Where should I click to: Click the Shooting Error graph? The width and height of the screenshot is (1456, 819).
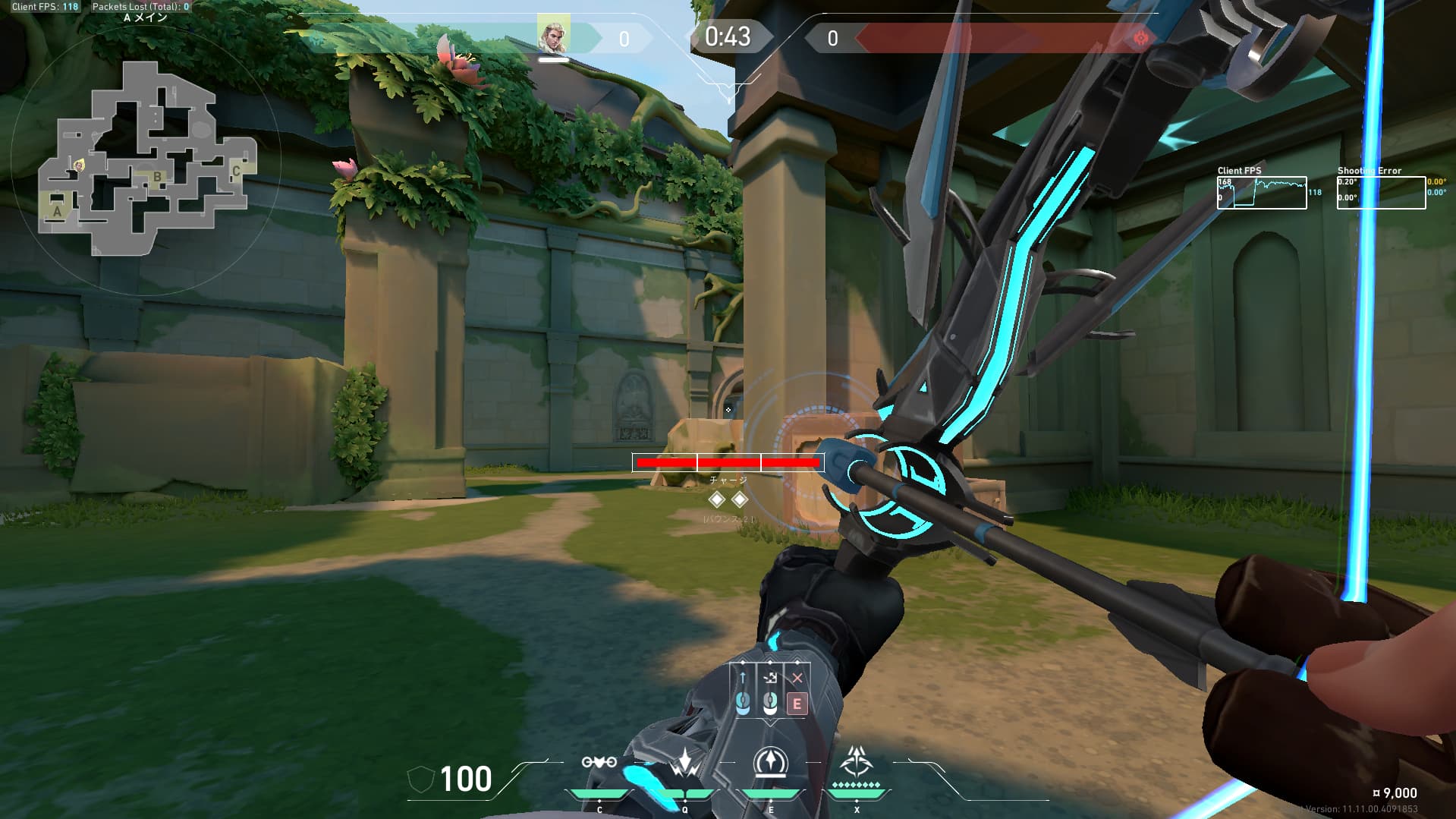point(1381,193)
